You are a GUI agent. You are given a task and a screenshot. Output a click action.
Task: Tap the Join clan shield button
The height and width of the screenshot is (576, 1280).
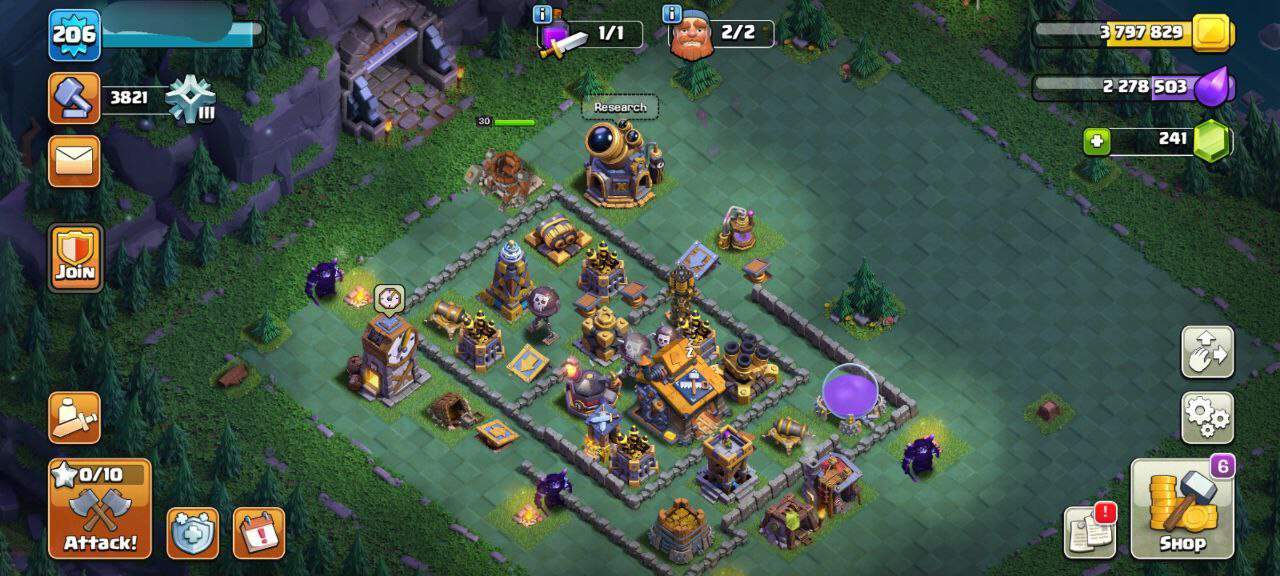click(75, 257)
